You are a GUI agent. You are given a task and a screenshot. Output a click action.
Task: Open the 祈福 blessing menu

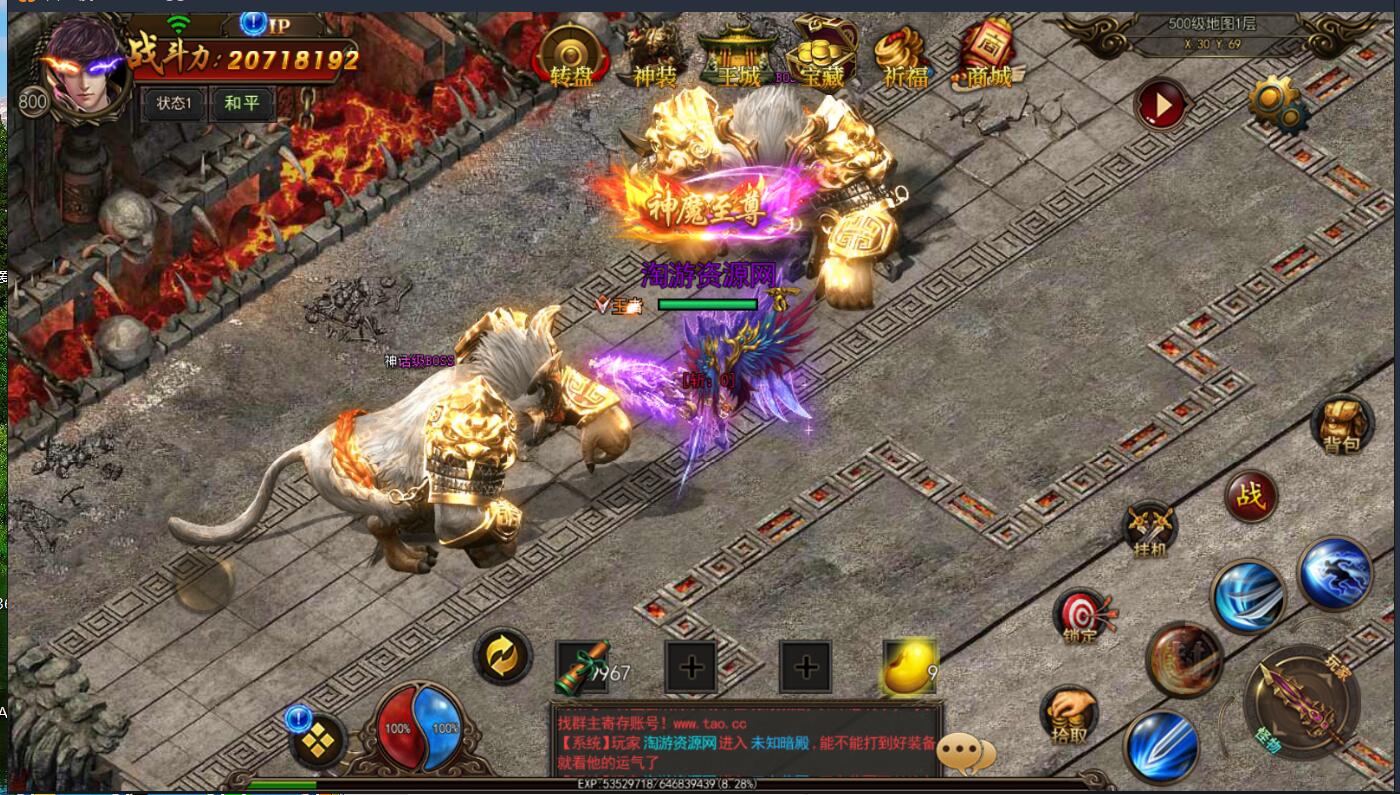[905, 56]
